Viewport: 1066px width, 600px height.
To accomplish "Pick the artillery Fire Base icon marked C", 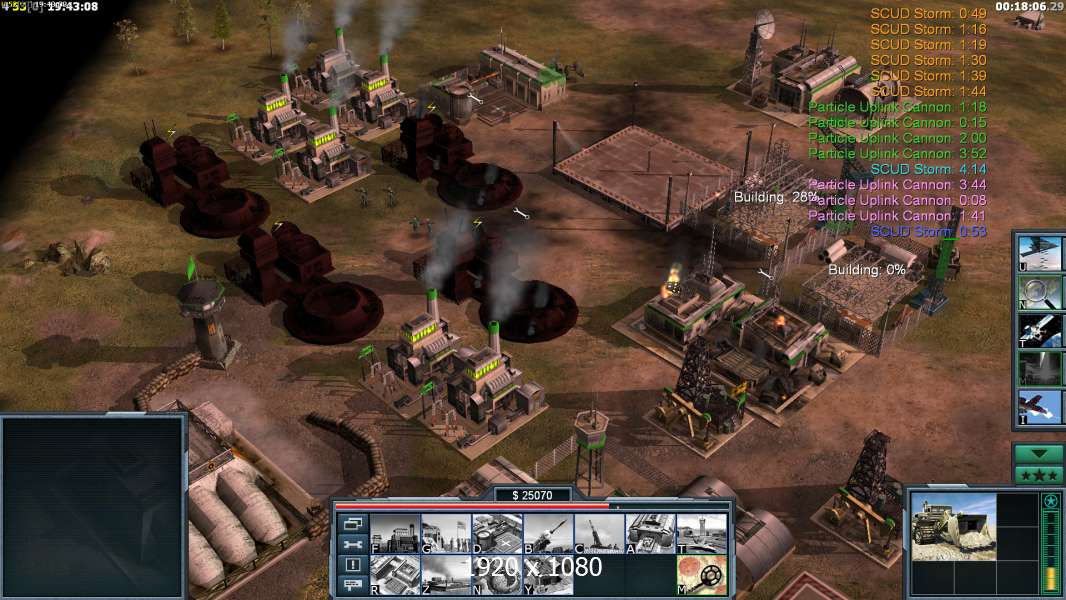I will pos(599,534).
